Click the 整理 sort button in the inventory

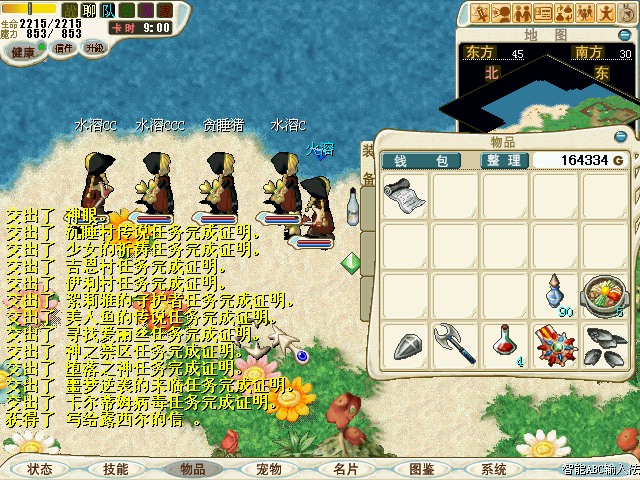tap(502, 160)
